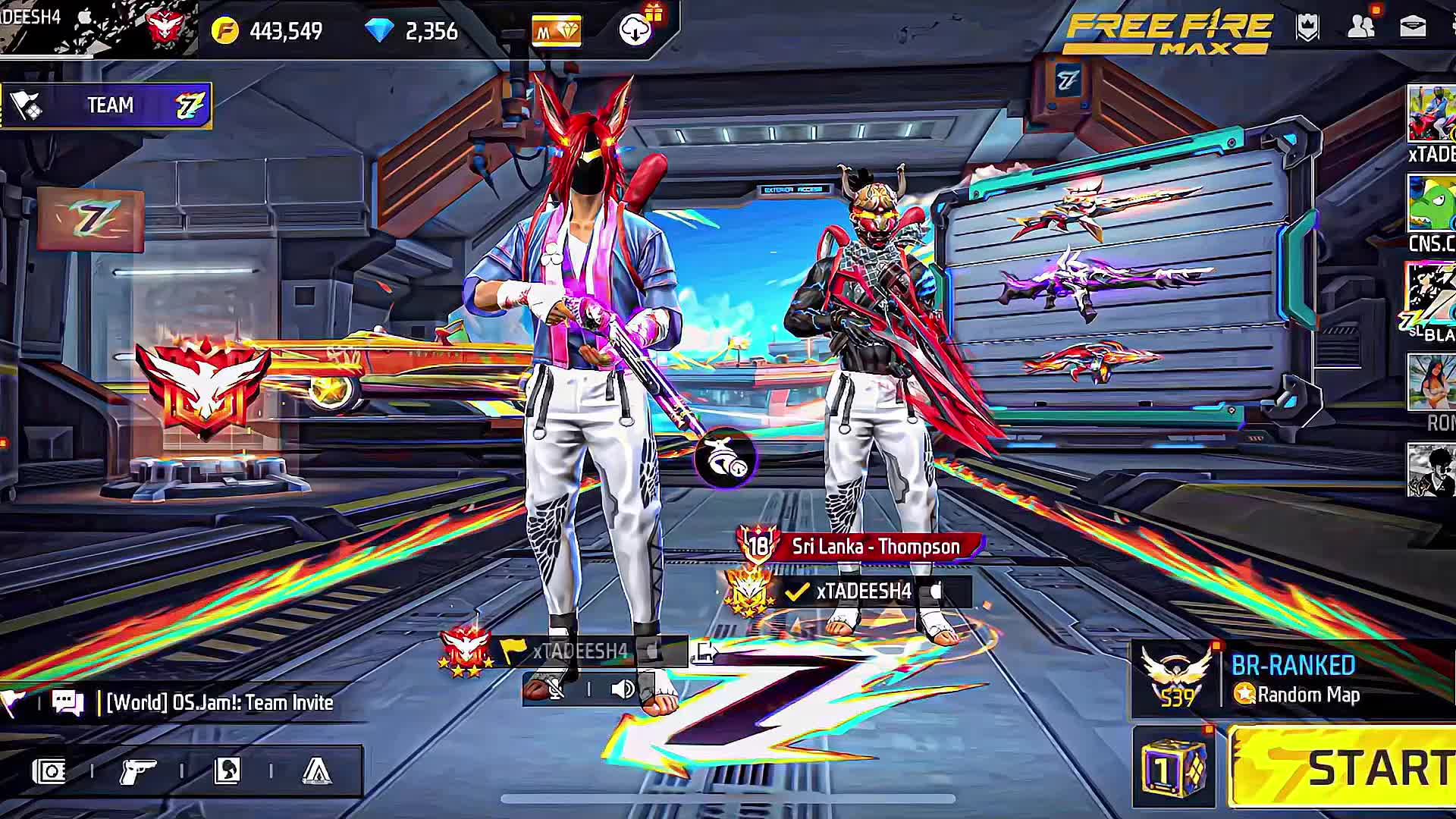Open the guild shield icon
This screenshot has width=1456, height=819.
tap(1308, 28)
